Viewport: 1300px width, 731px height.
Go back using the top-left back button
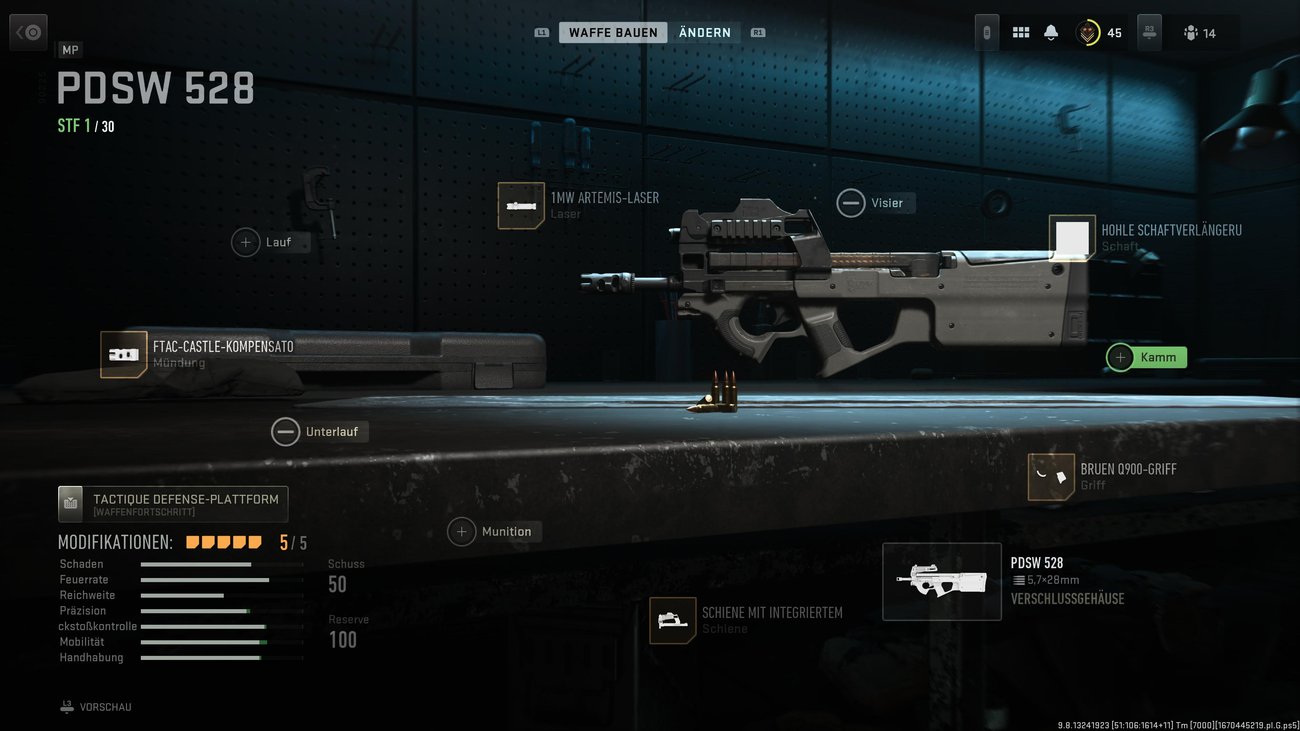pyautogui.click(x=28, y=33)
